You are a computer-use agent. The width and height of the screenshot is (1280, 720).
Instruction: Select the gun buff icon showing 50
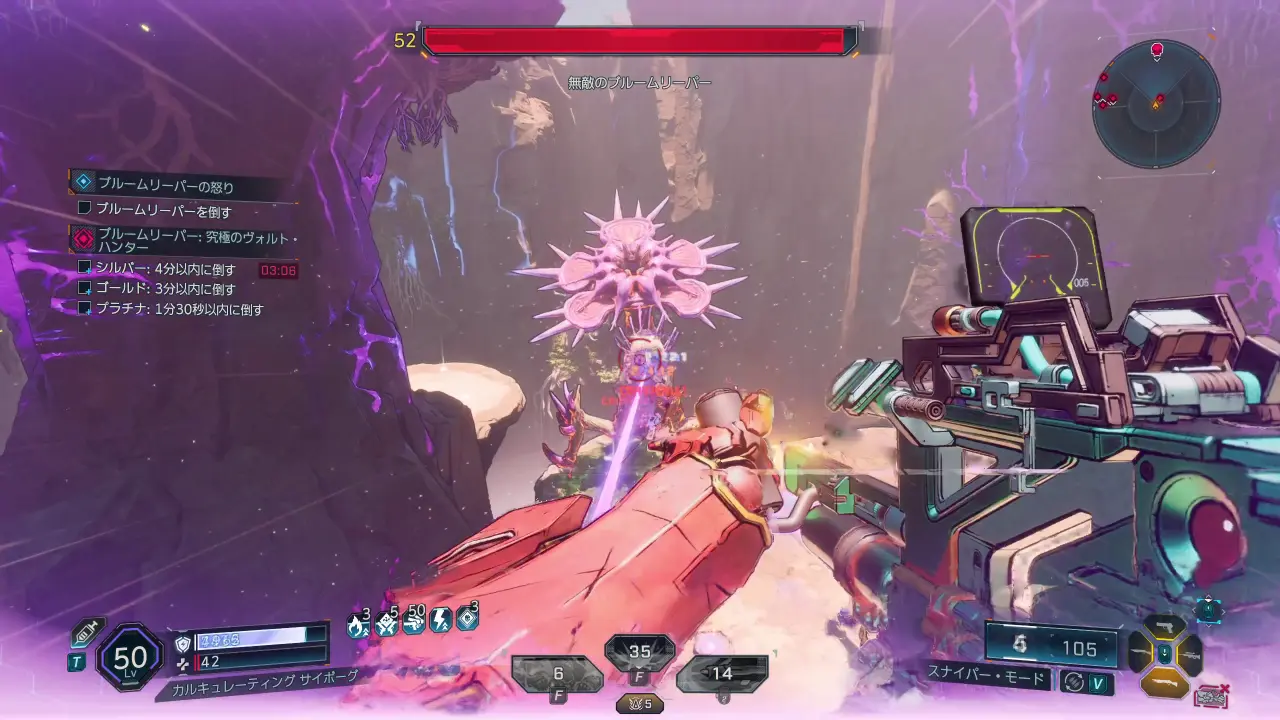coord(413,622)
